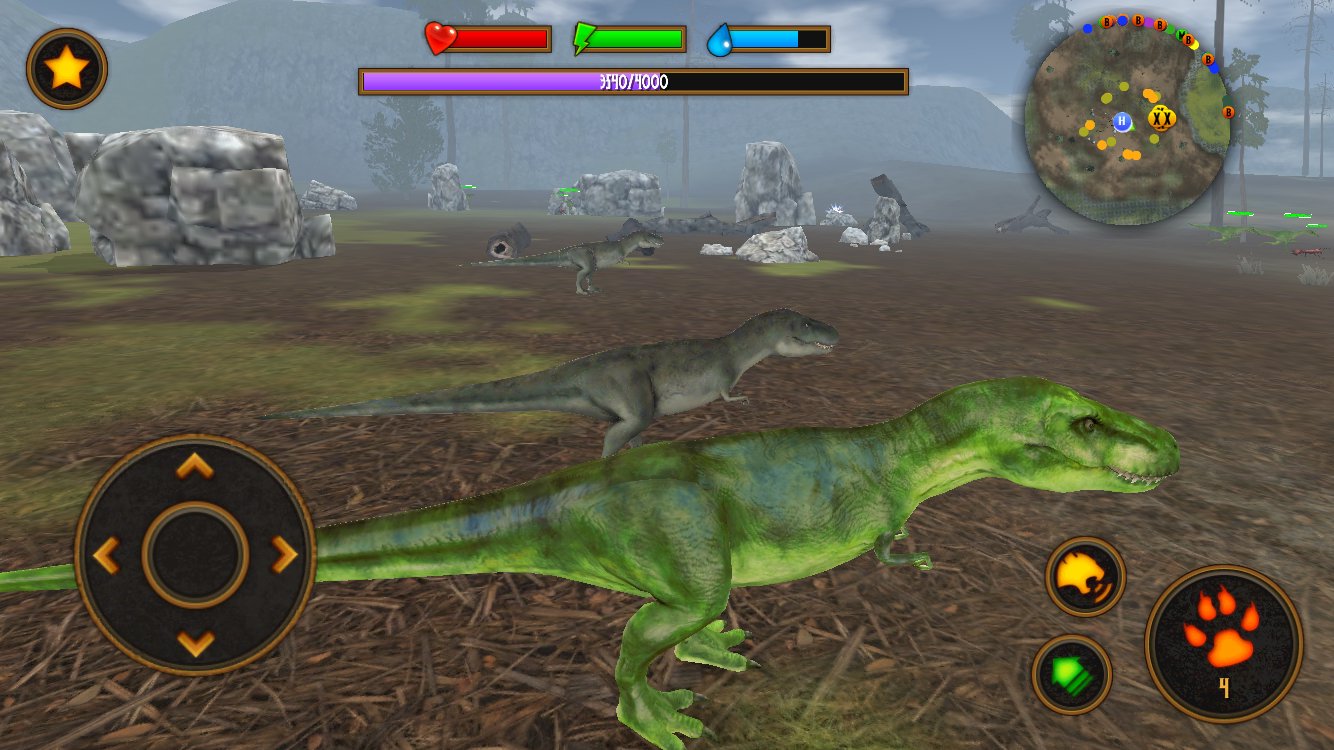
Task: Select the yellow XX marker on the minimap
Action: point(1162,117)
